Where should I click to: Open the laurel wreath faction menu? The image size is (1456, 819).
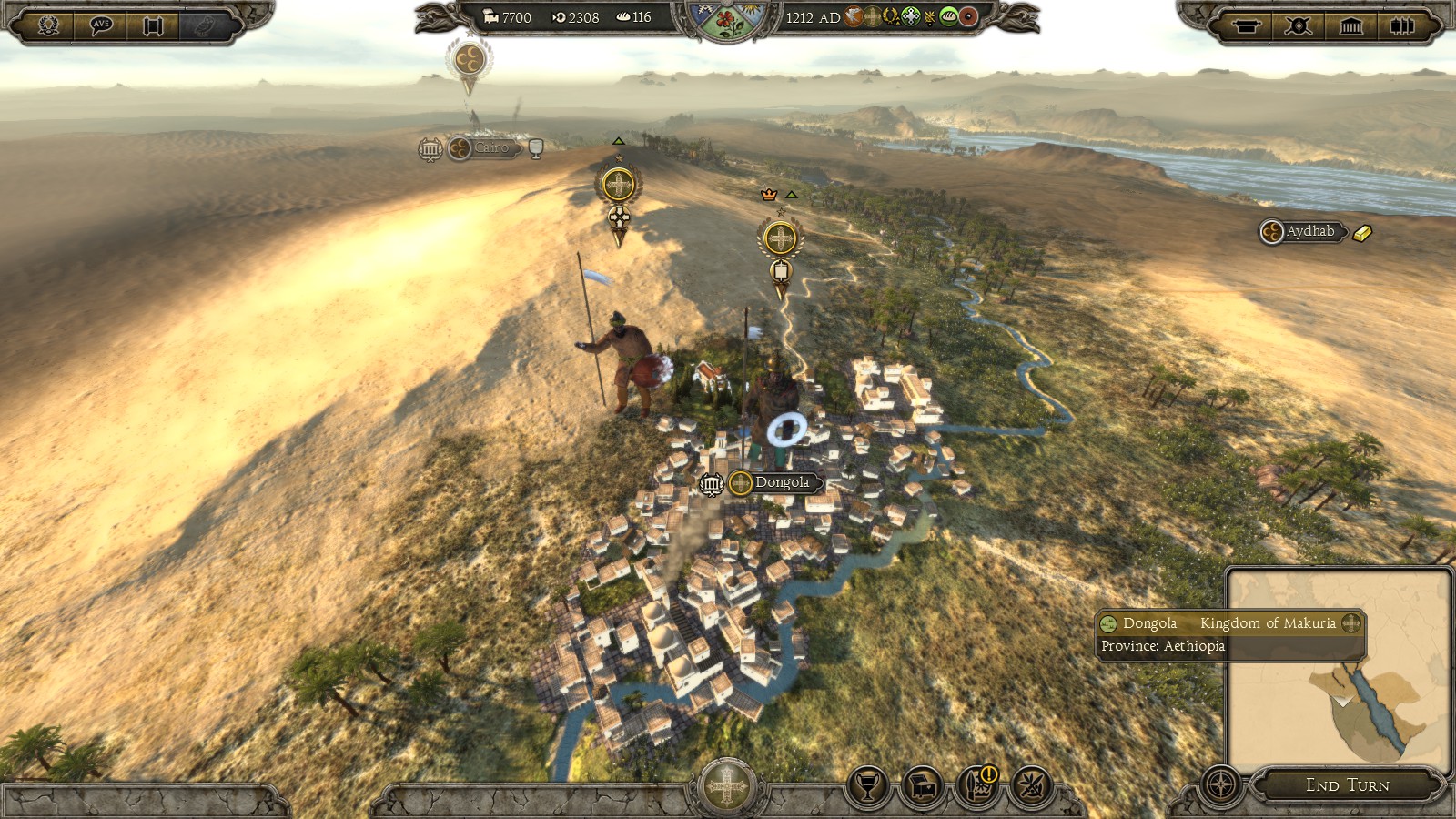[x=49, y=25]
